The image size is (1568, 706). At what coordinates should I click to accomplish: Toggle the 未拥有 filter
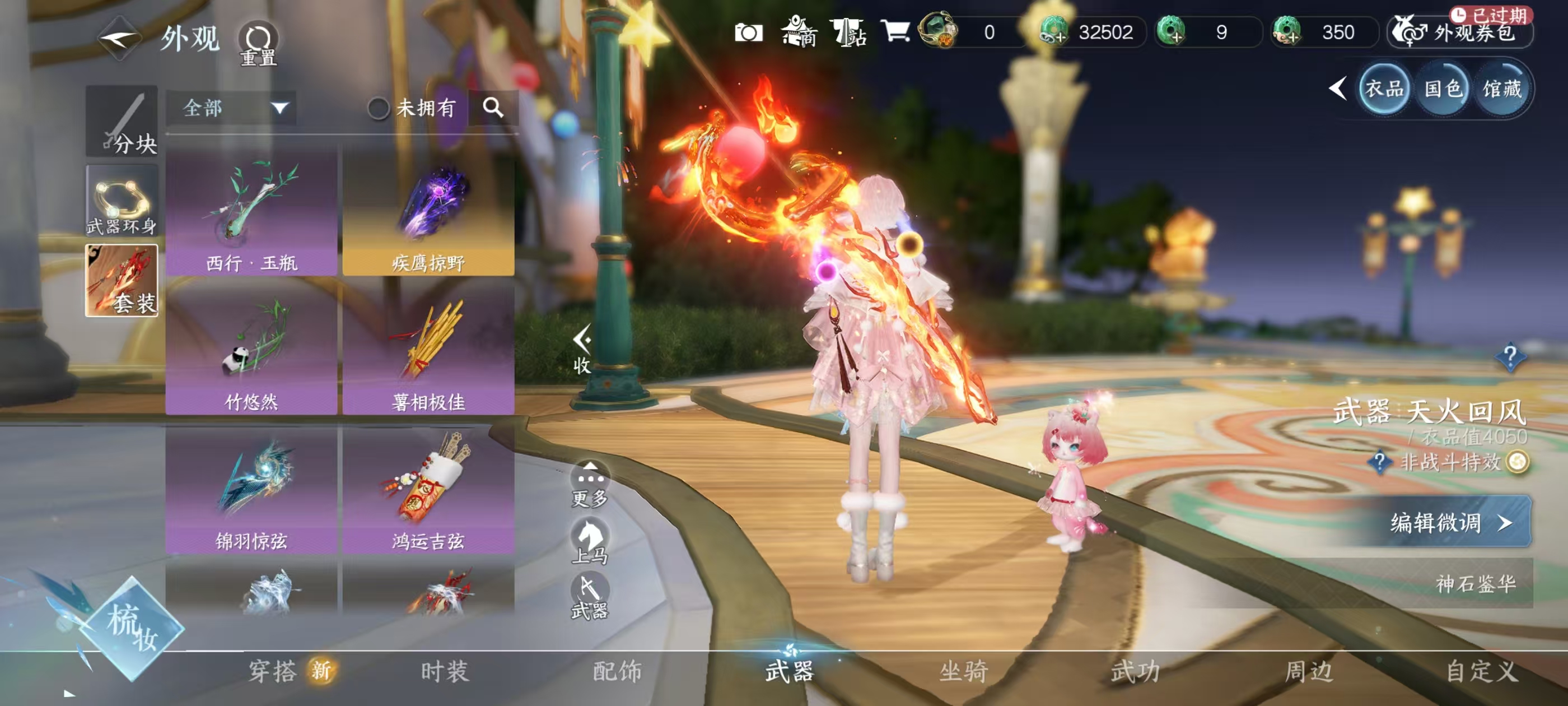[x=379, y=109]
